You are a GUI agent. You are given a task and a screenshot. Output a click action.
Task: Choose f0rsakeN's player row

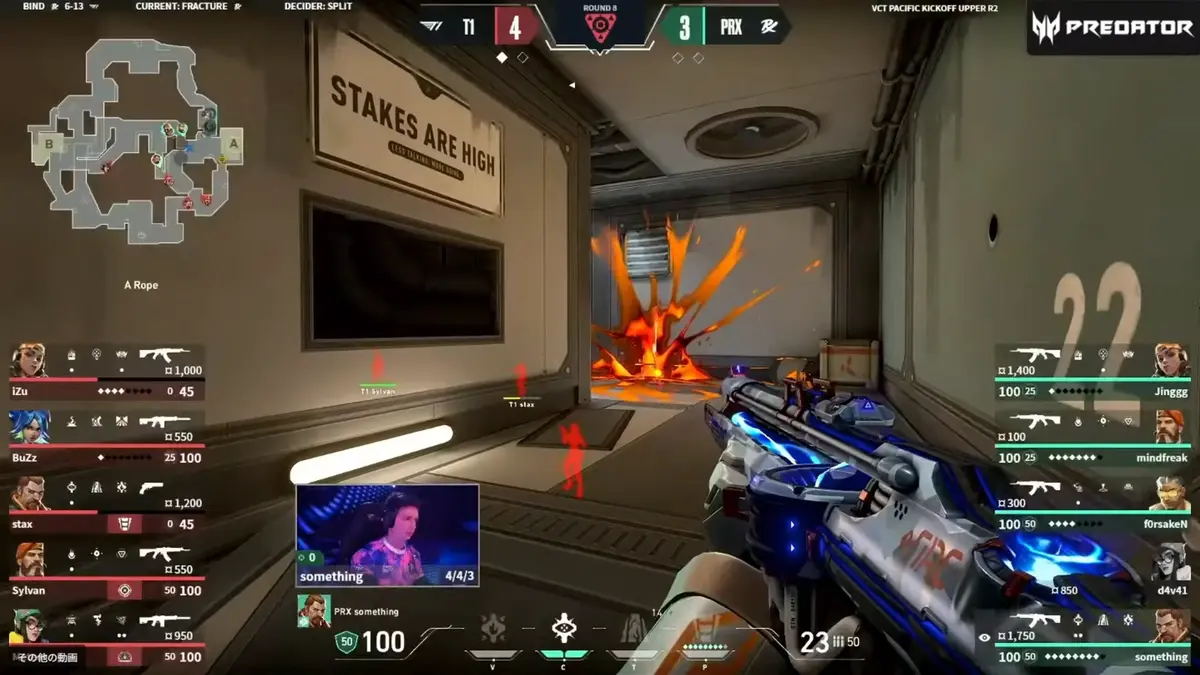[1092, 502]
